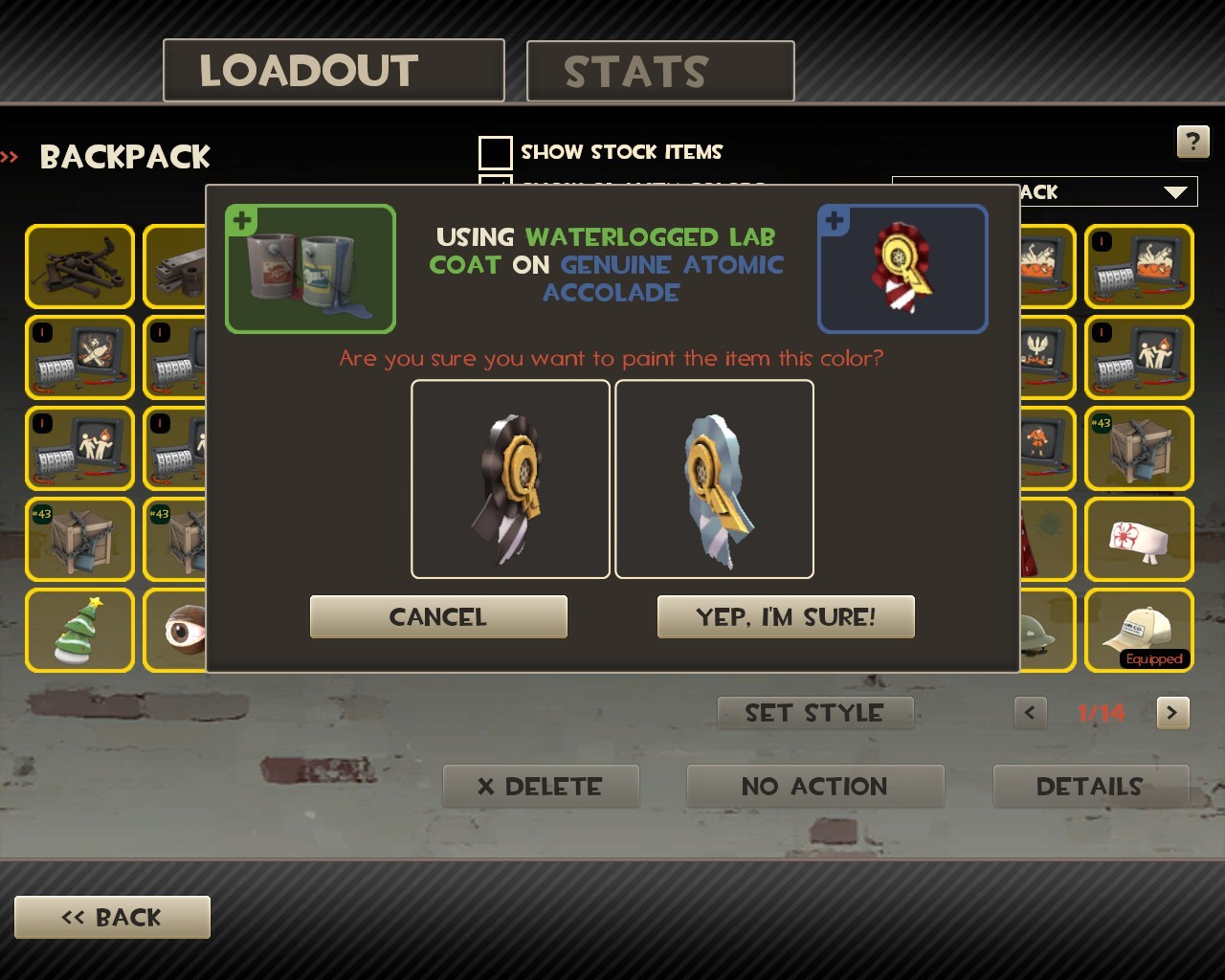Click the Set Style button
Image resolution: width=1225 pixels, height=980 pixels.
[x=815, y=713]
